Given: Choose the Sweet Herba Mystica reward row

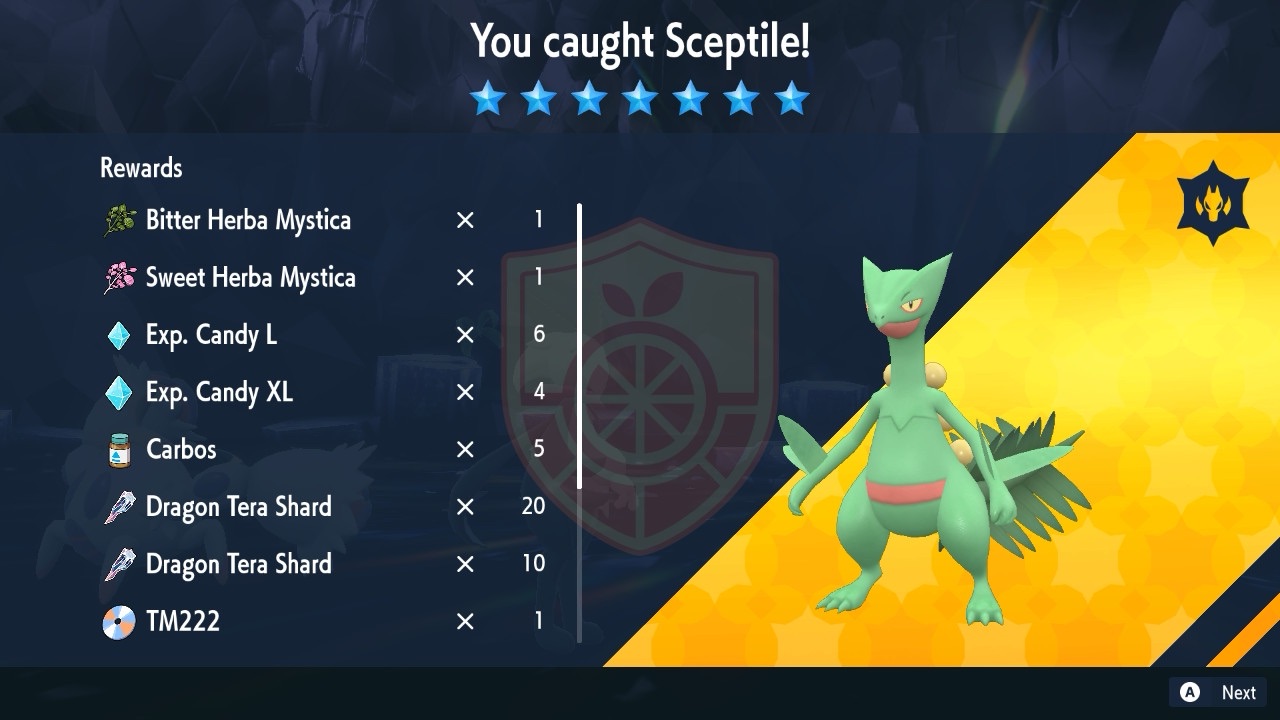Looking at the screenshot, I should 250,278.
